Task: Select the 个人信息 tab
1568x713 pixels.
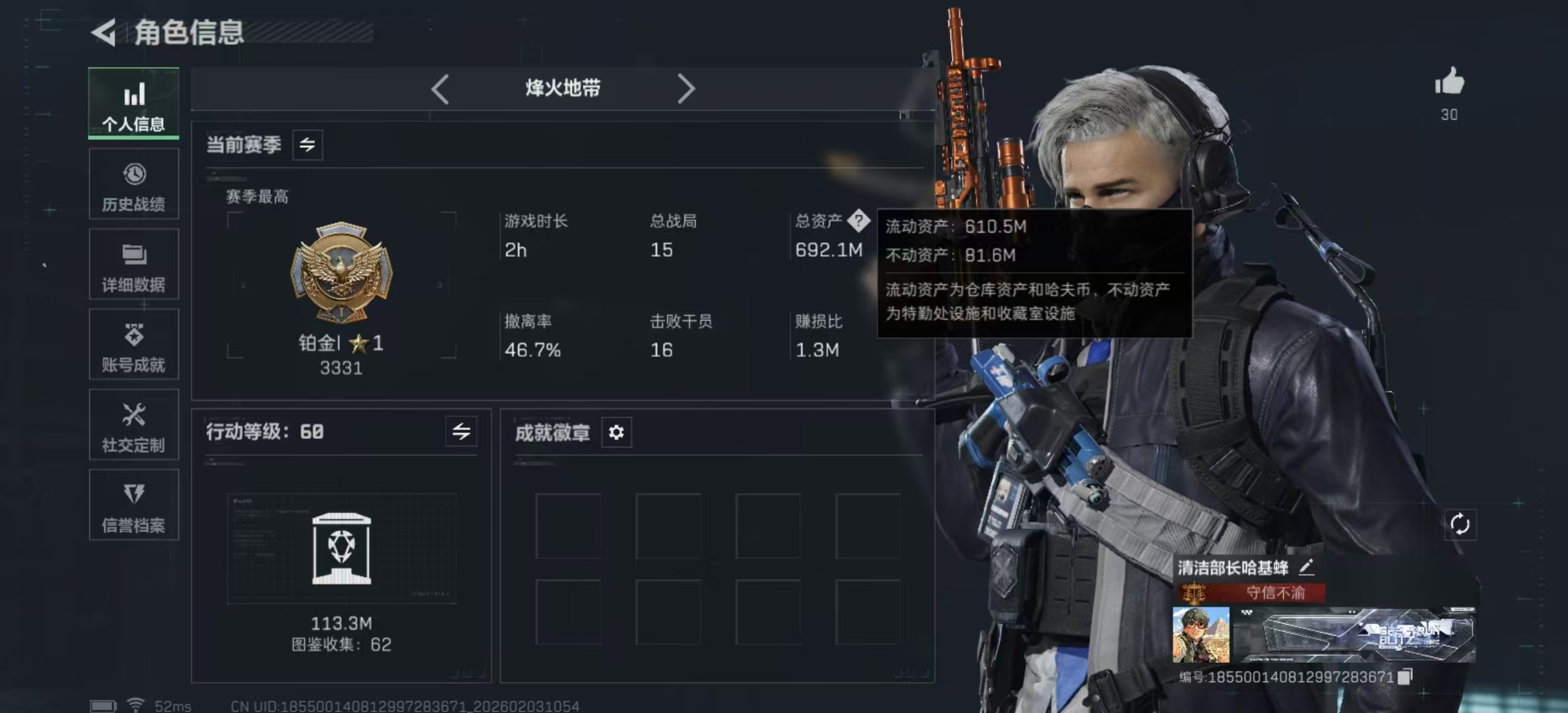Action: 133,104
